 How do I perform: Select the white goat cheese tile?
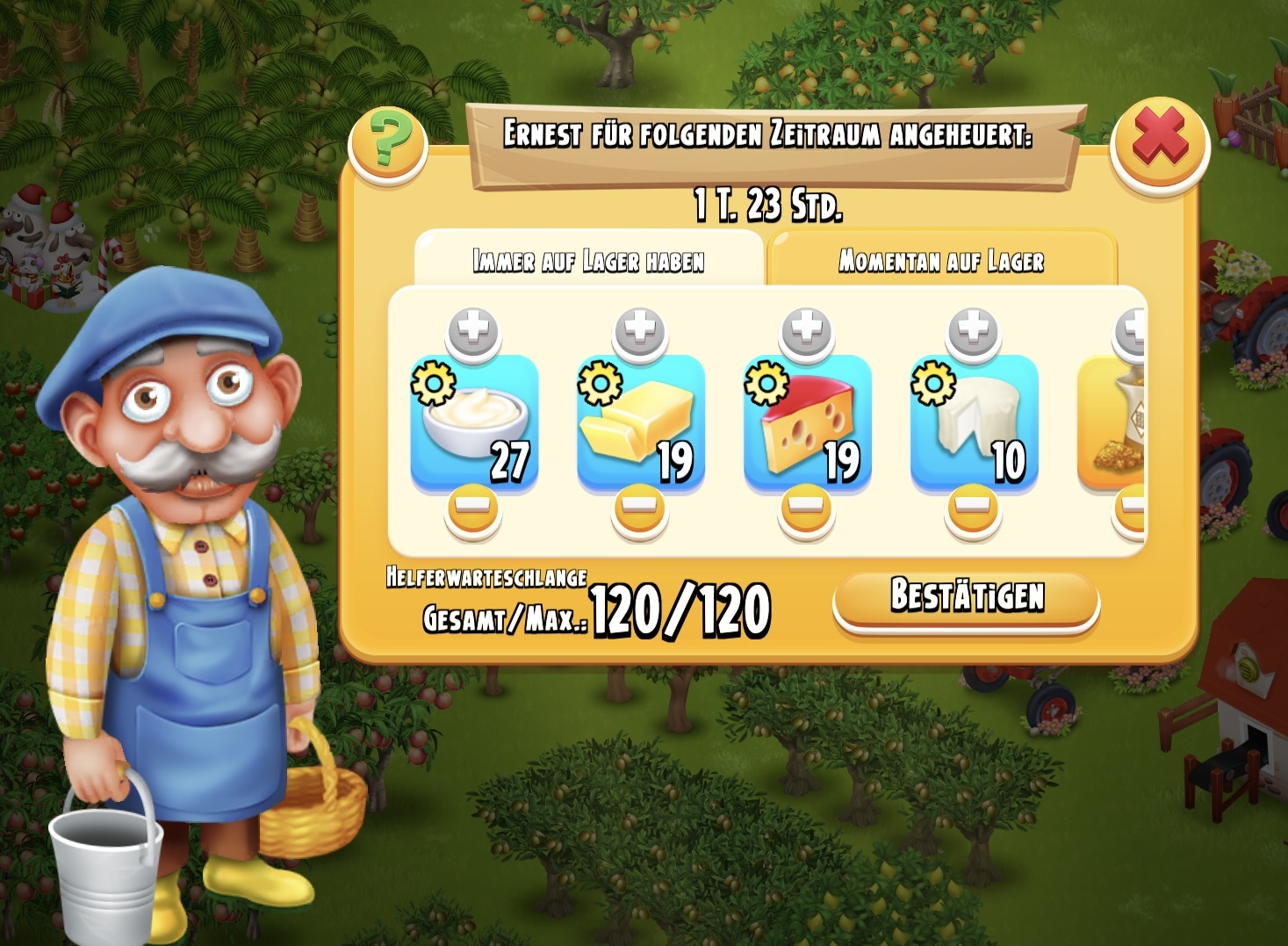pos(975,422)
